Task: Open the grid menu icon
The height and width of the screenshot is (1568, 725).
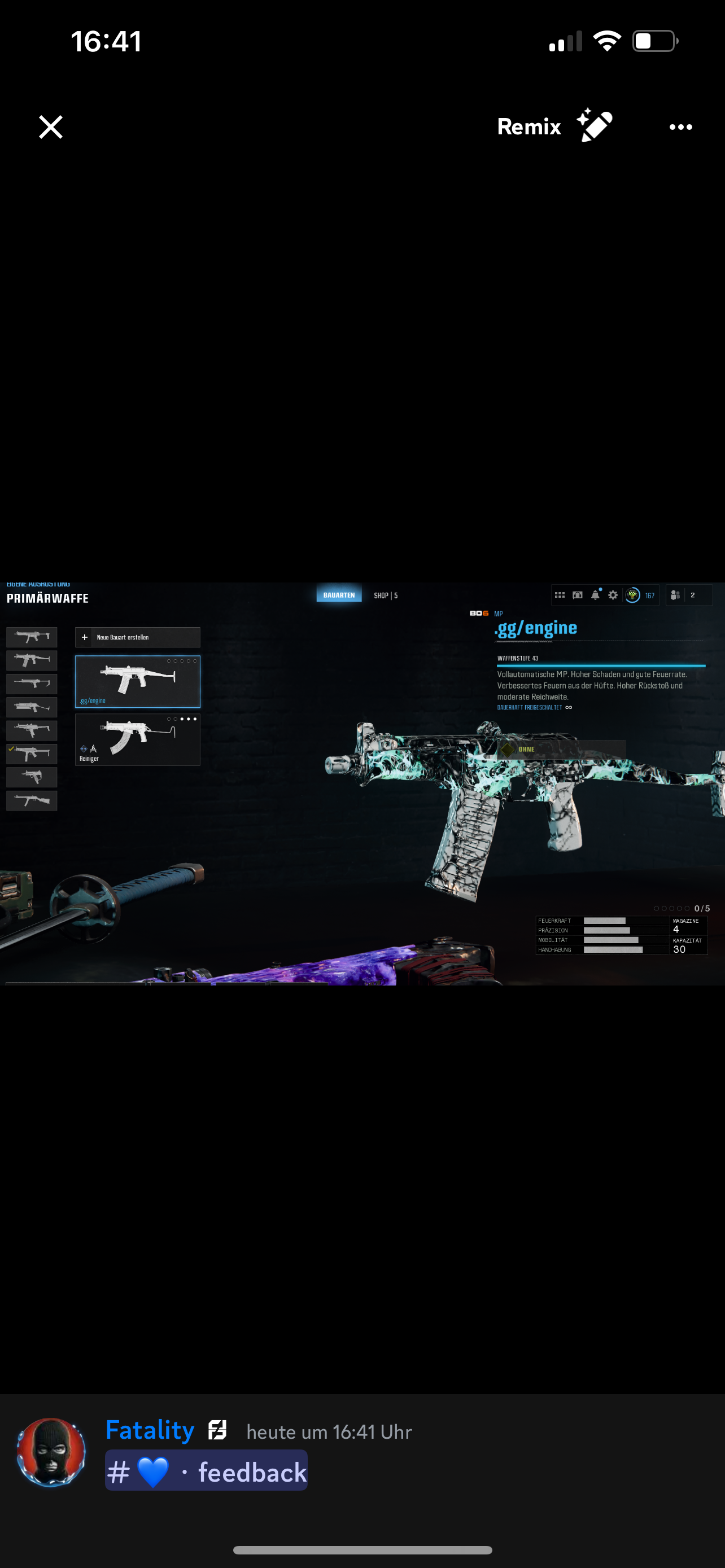Action: point(560,595)
